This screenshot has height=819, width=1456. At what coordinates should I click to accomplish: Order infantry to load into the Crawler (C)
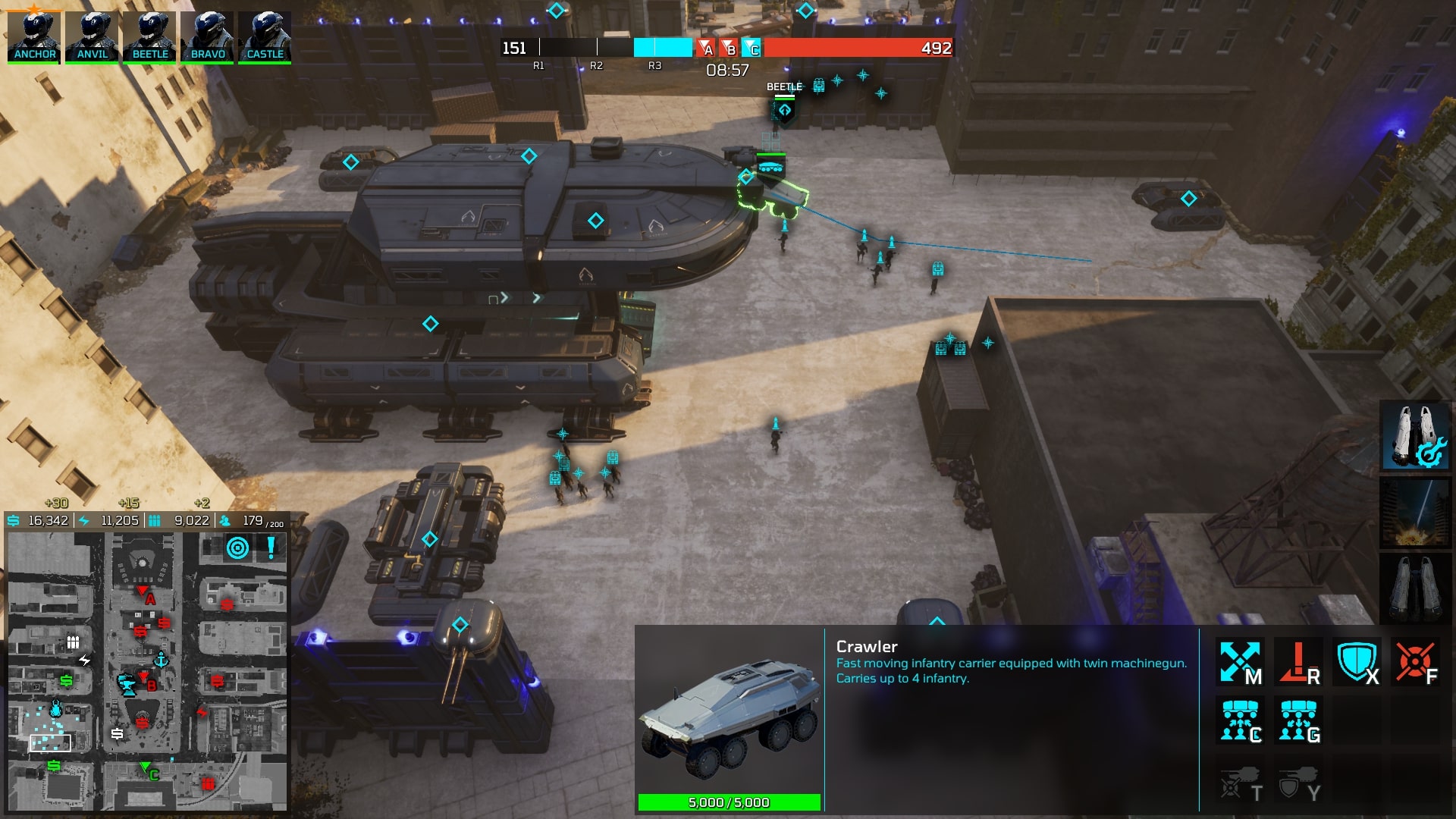1241,719
